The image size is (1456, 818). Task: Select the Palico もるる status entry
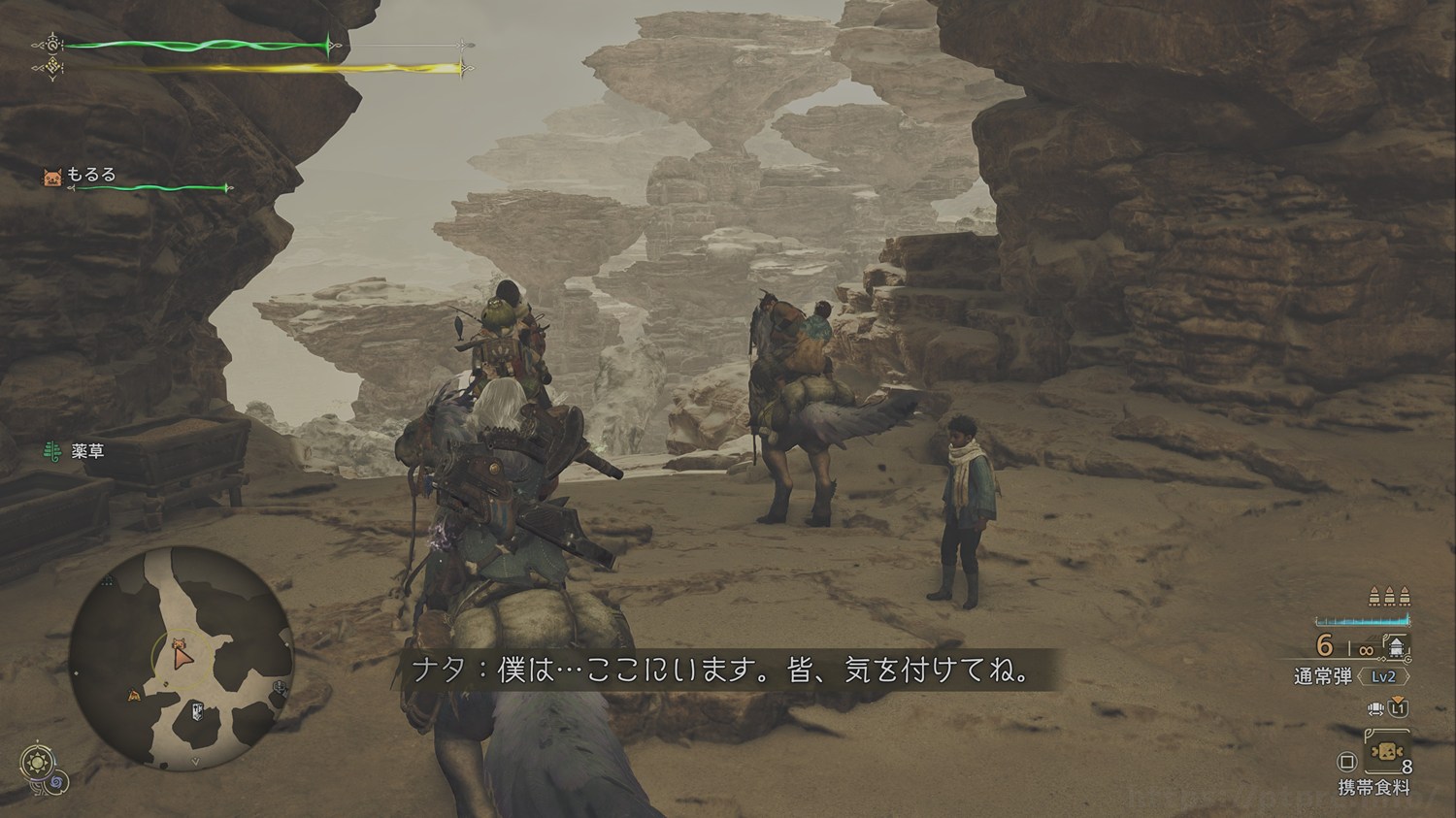point(91,176)
